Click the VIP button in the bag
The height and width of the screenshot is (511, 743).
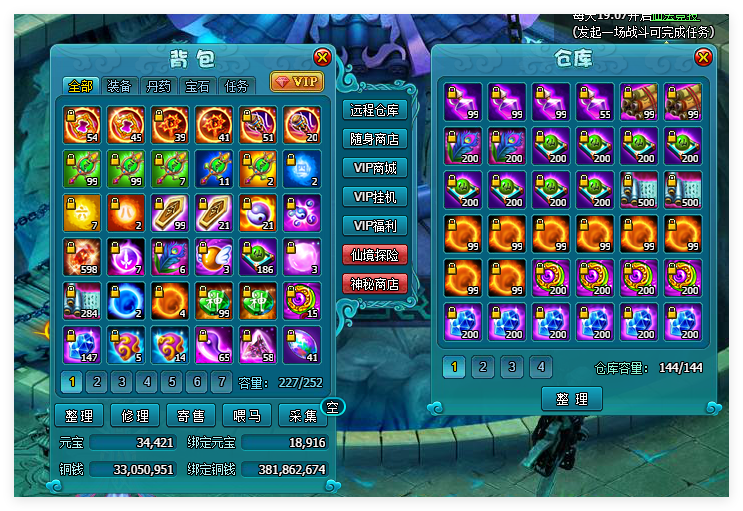tap(297, 81)
